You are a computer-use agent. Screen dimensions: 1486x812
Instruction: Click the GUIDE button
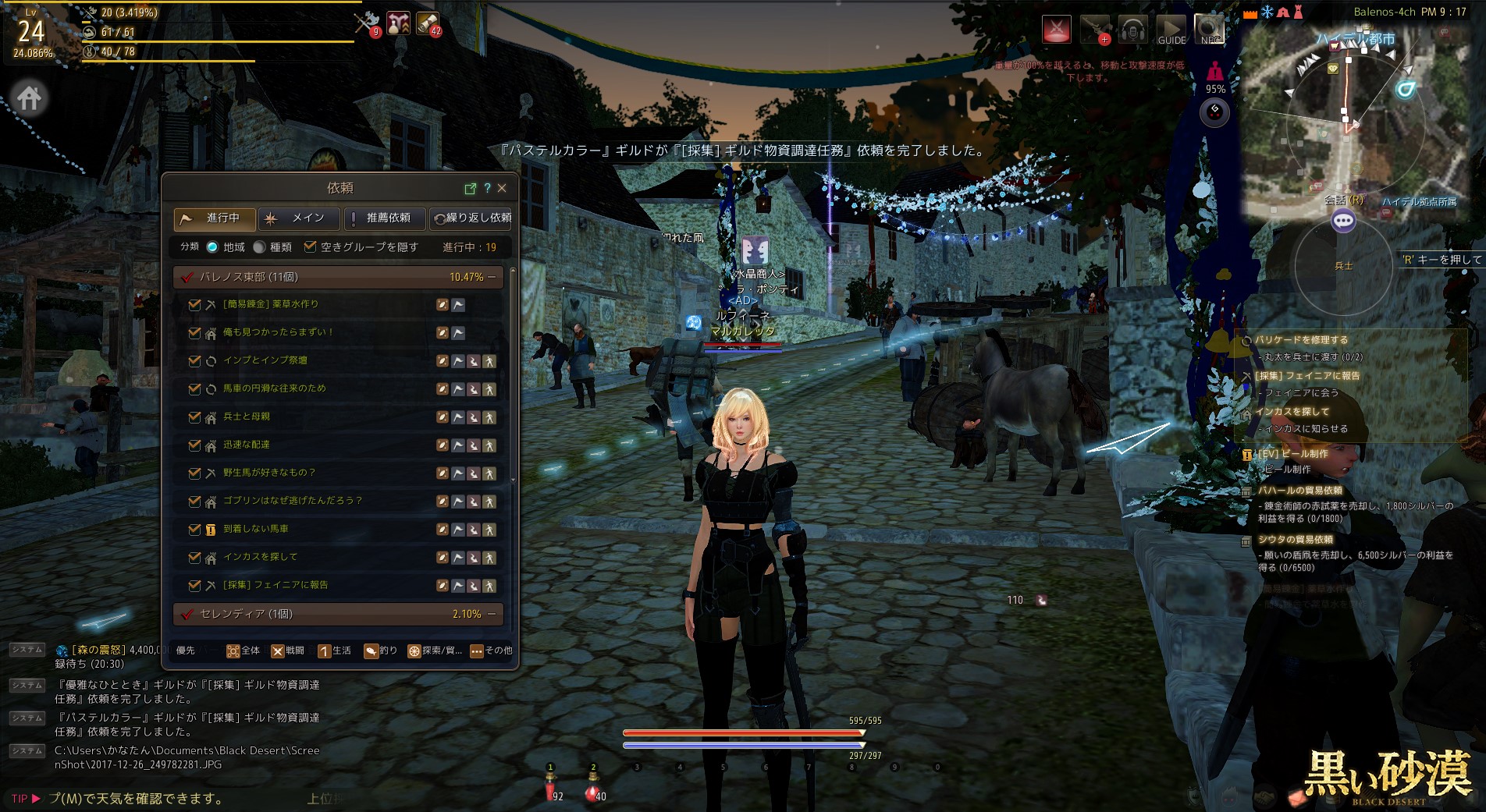tap(1171, 30)
